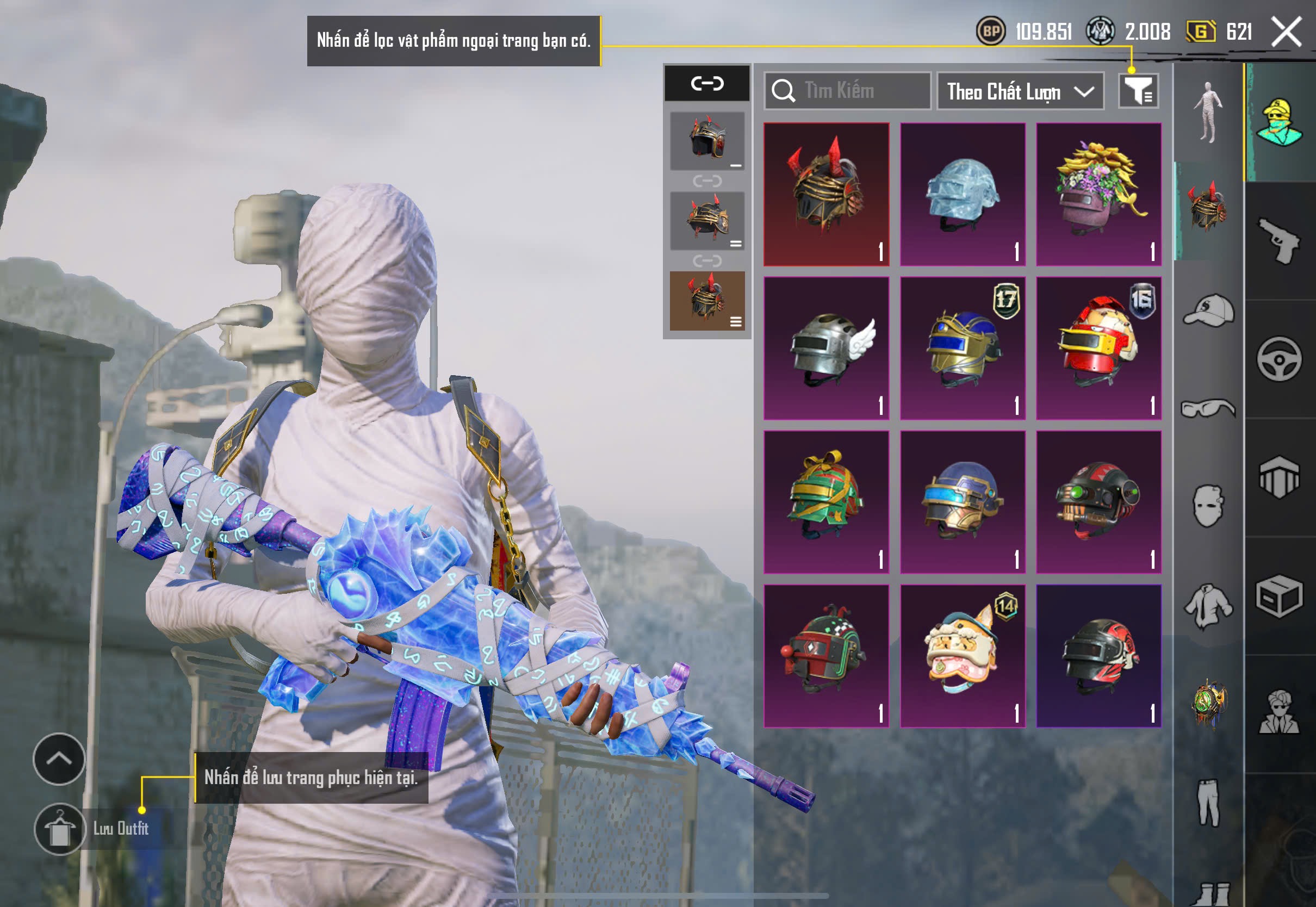1316x907 pixels.
Task: Pick the silver winged helmet skin
Action: pos(826,349)
